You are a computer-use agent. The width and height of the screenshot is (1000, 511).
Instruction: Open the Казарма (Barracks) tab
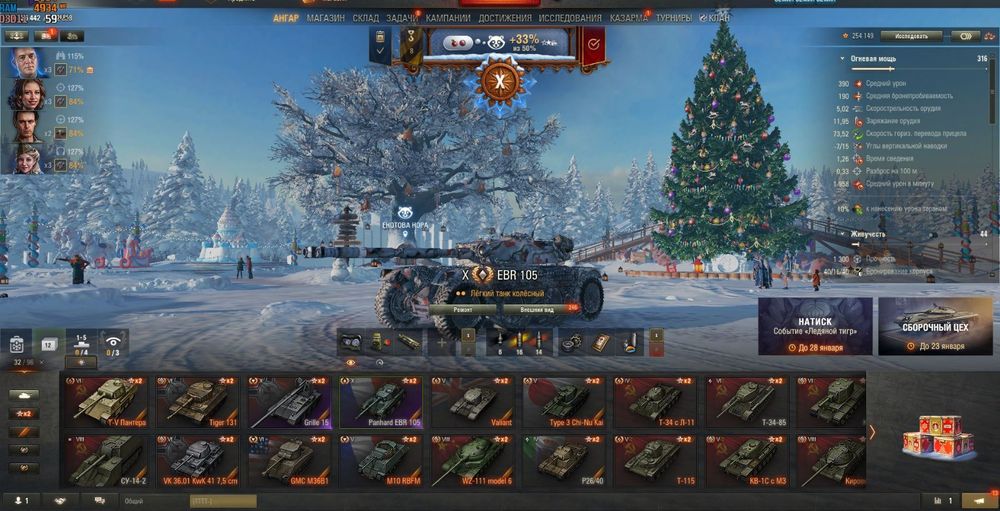click(628, 18)
